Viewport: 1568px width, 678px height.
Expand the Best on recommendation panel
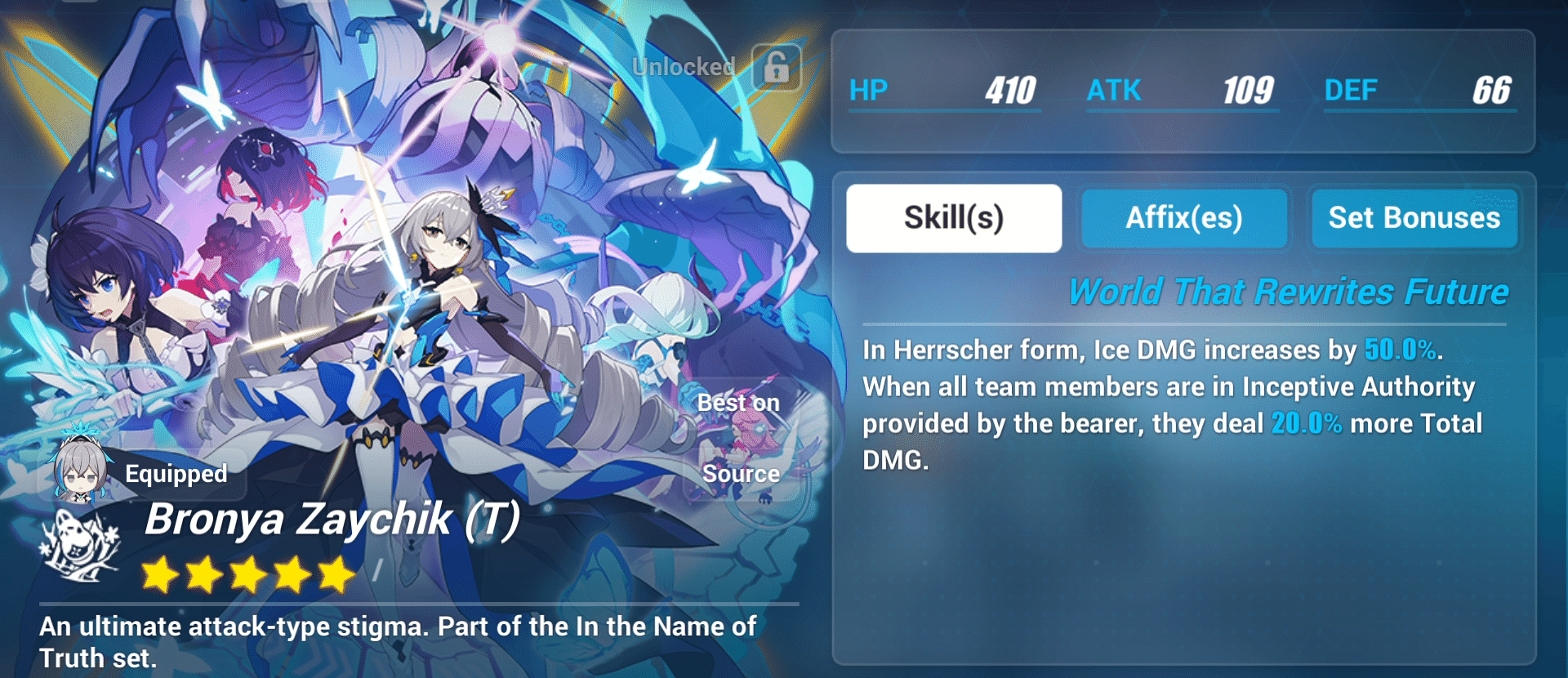point(737,402)
